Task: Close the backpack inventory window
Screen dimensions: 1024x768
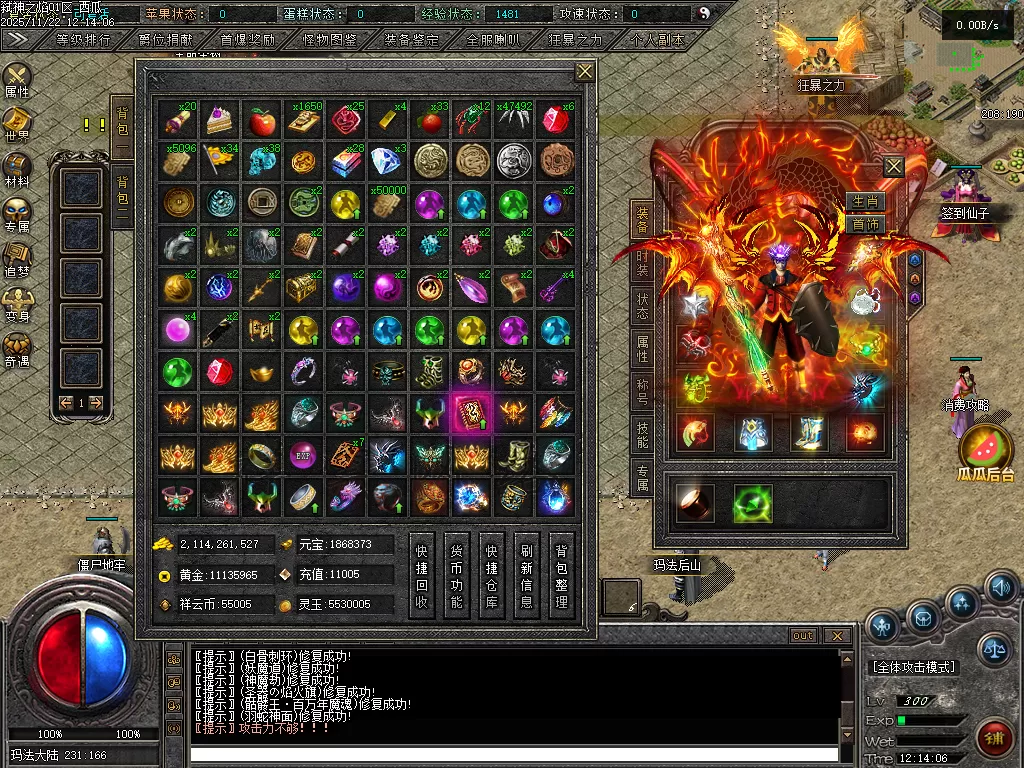Action: click(585, 71)
